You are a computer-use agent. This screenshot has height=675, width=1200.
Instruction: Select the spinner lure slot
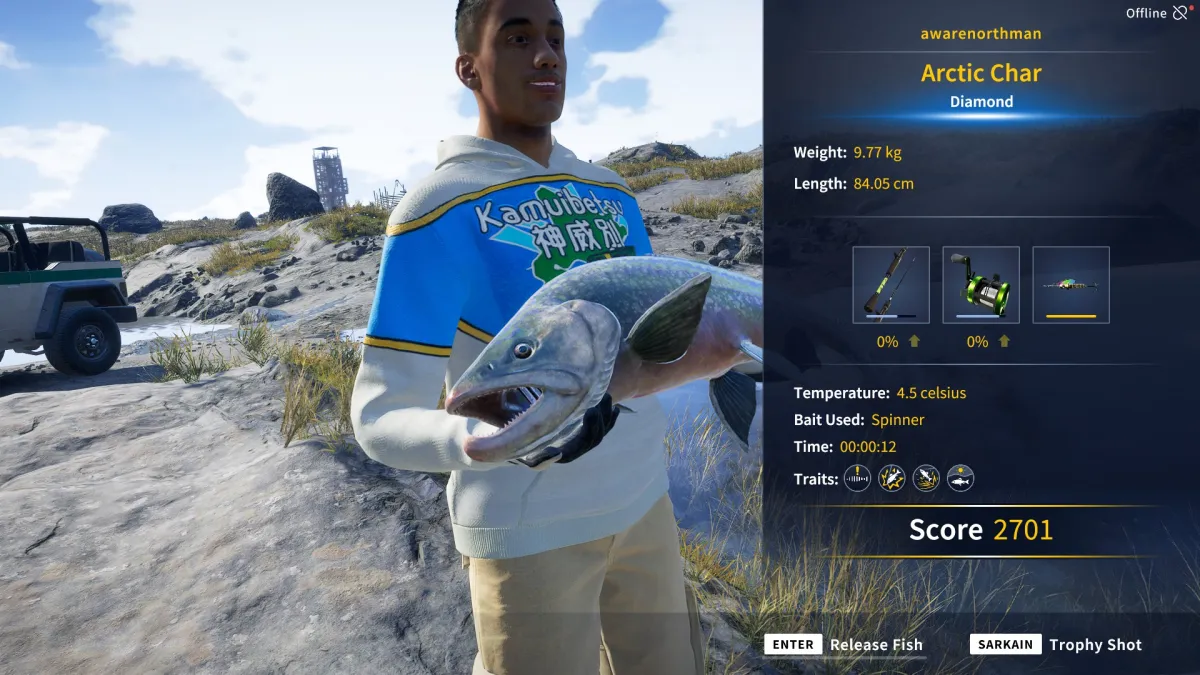pos(1071,285)
